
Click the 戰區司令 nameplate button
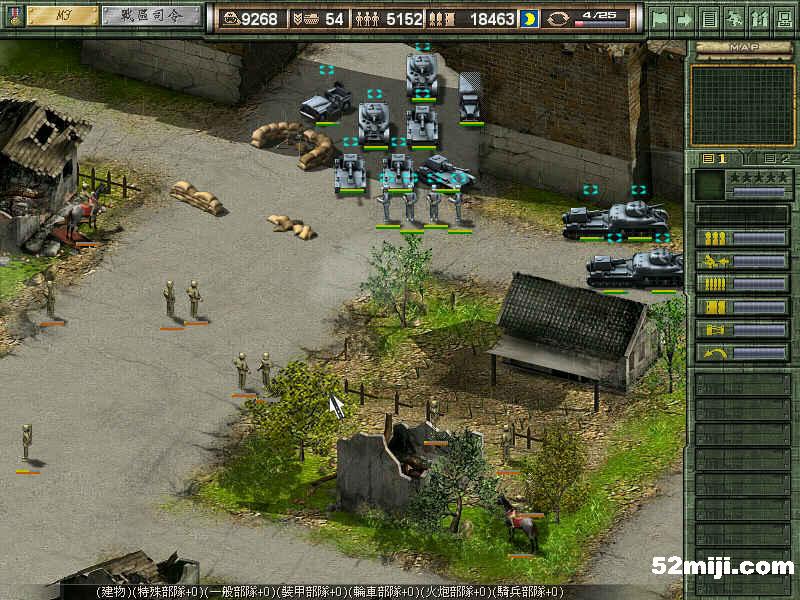coord(151,16)
